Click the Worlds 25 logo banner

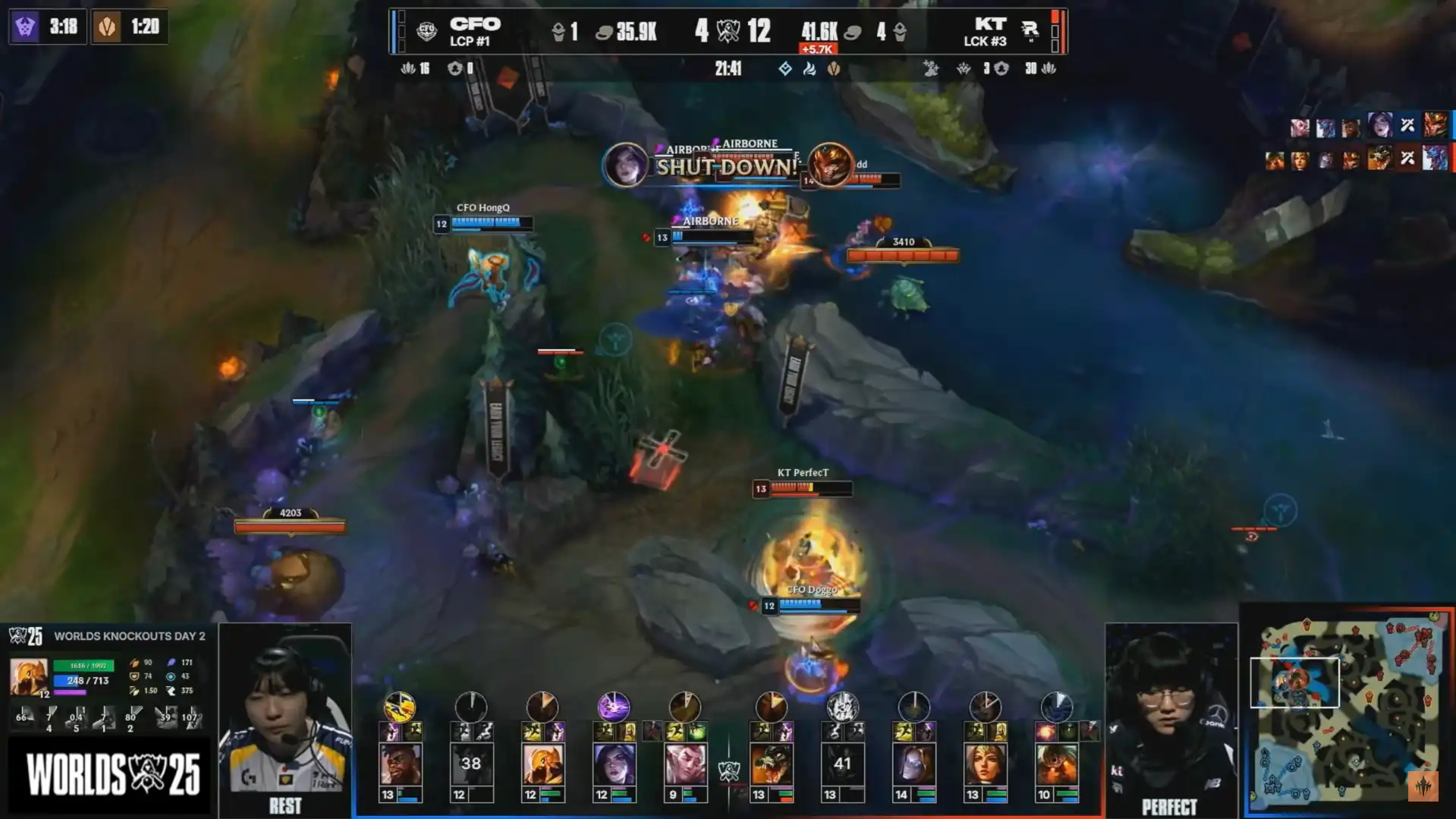coord(112,775)
